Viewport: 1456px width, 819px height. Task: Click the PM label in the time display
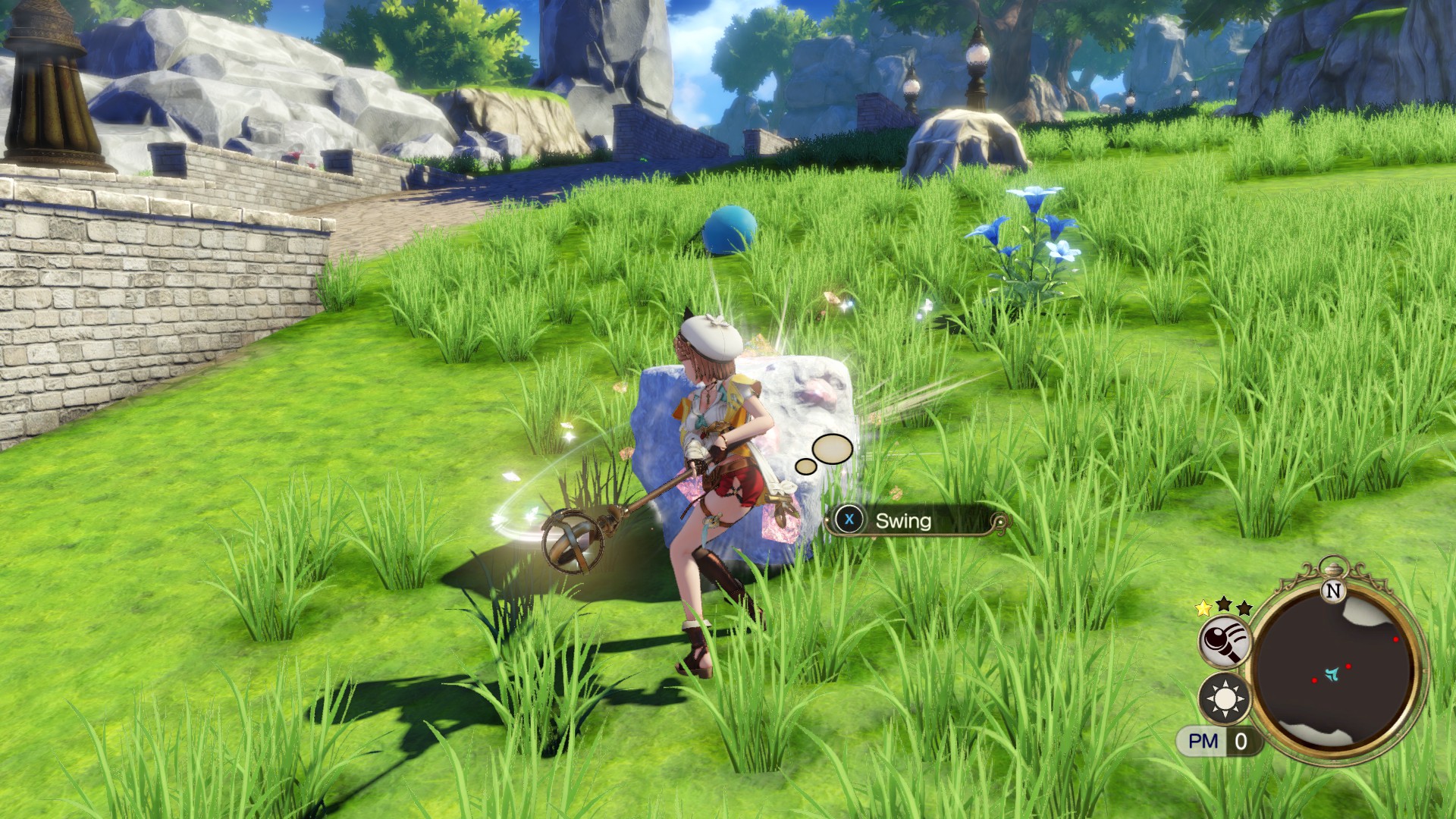pyautogui.click(x=1203, y=740)
